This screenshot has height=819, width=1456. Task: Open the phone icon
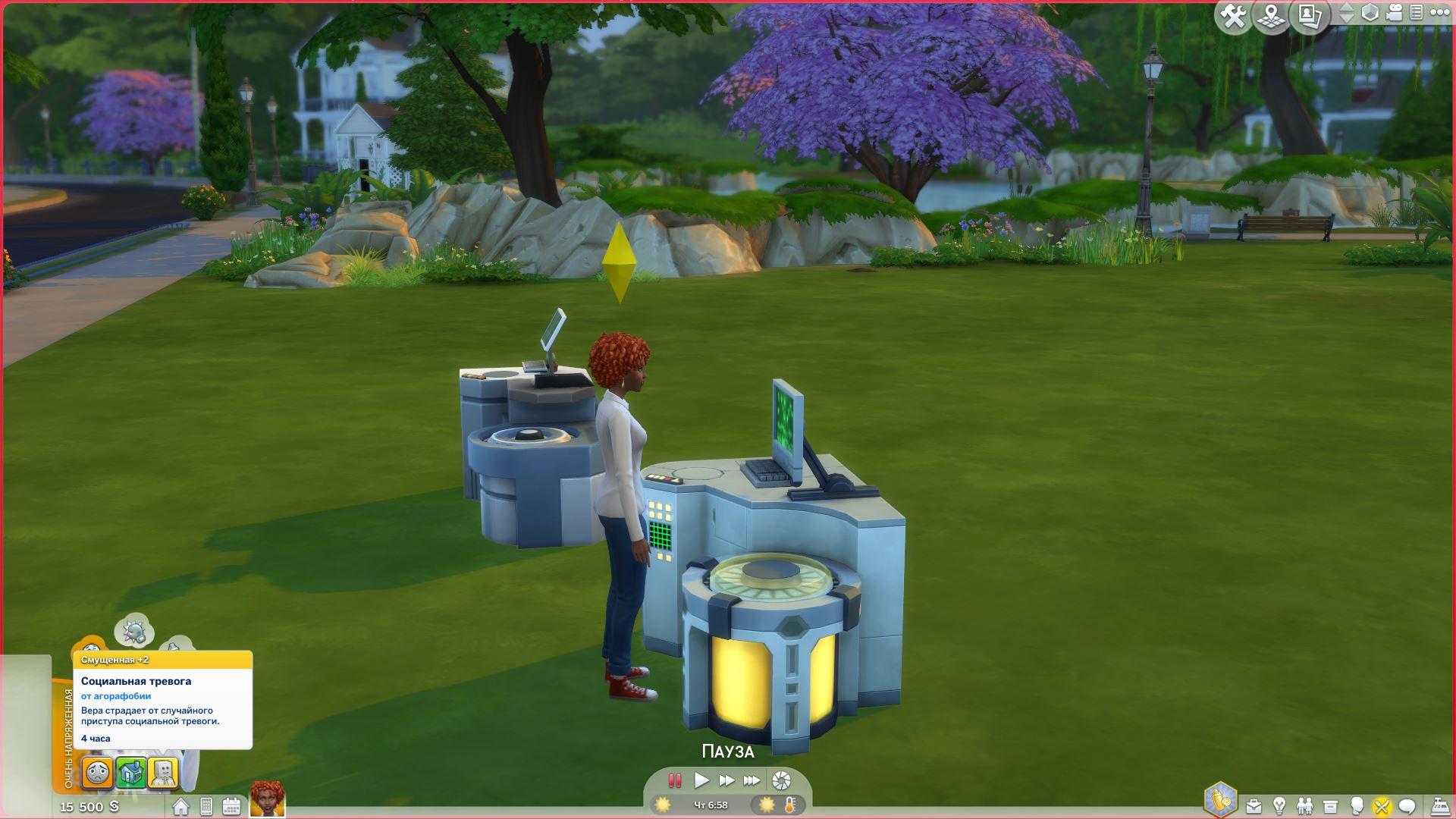(x=206, y=806)
